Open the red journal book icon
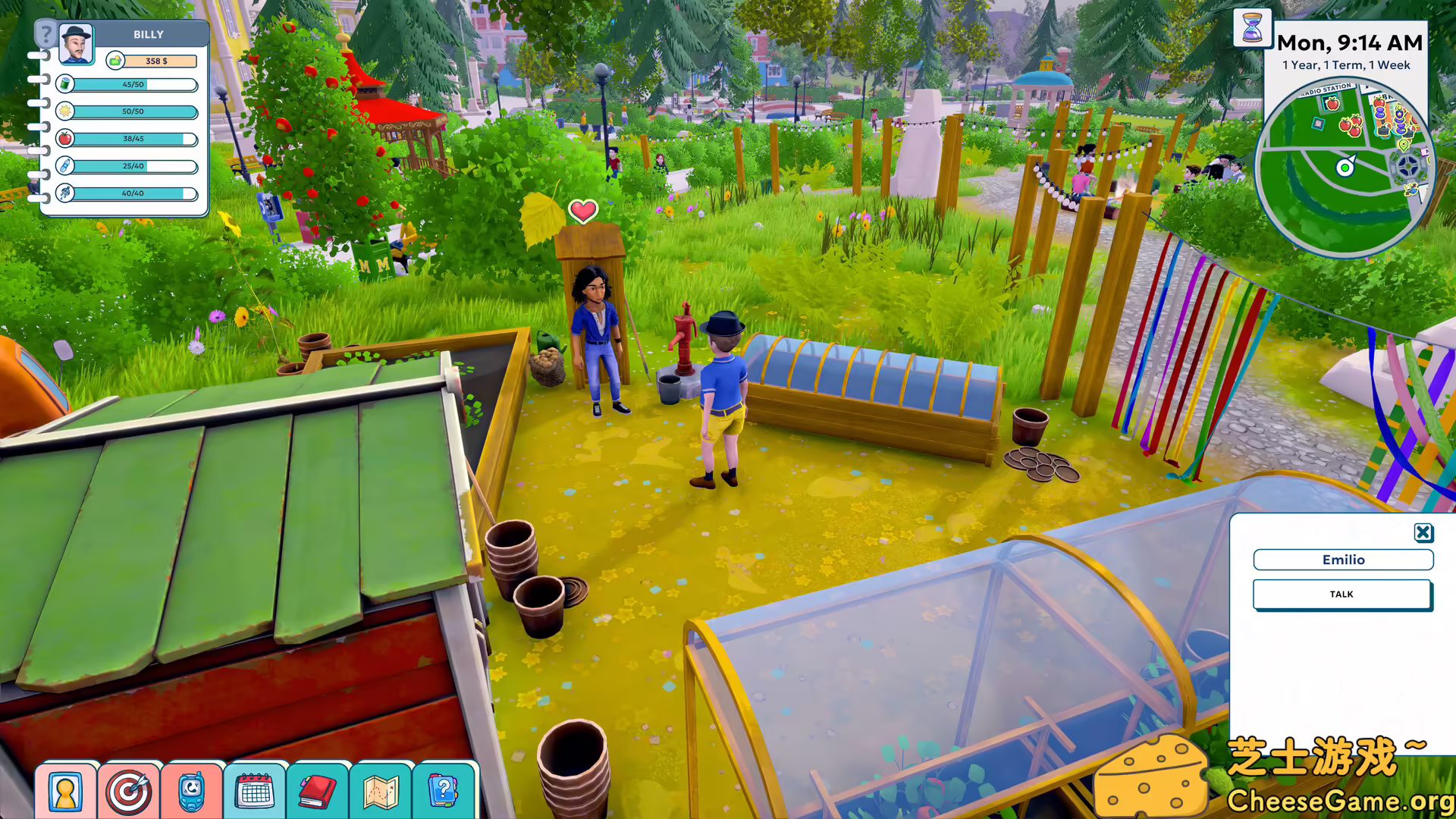 tap(318, 791)
